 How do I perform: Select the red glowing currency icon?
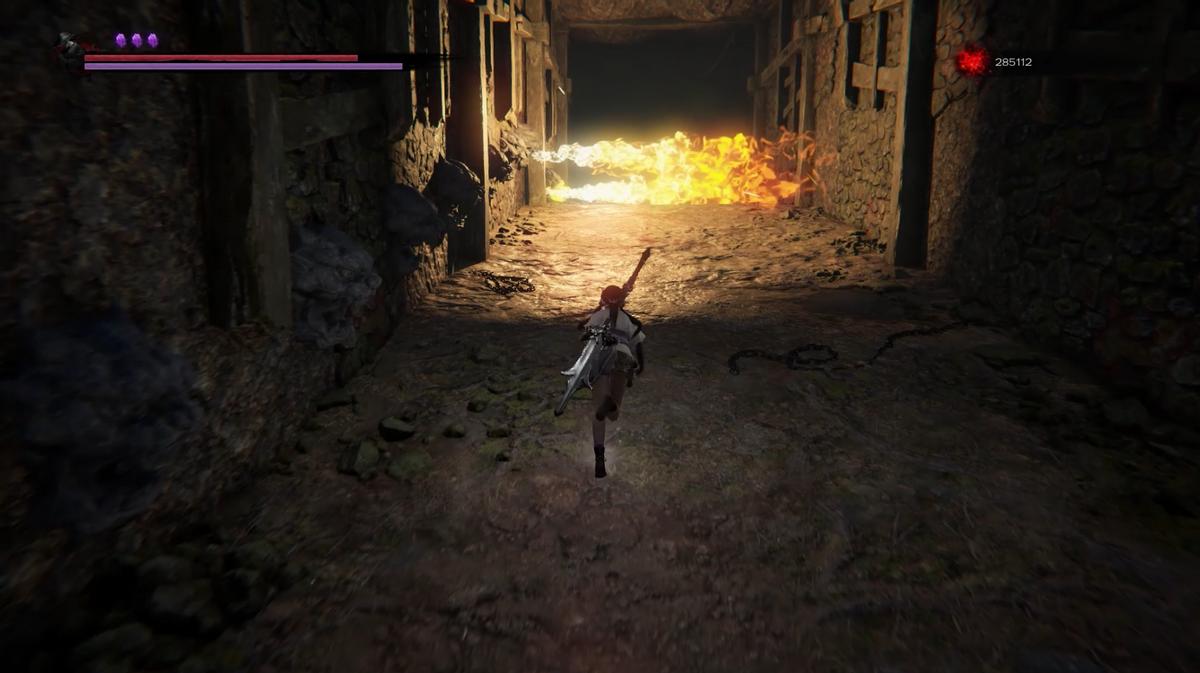[x=971, y=61]
